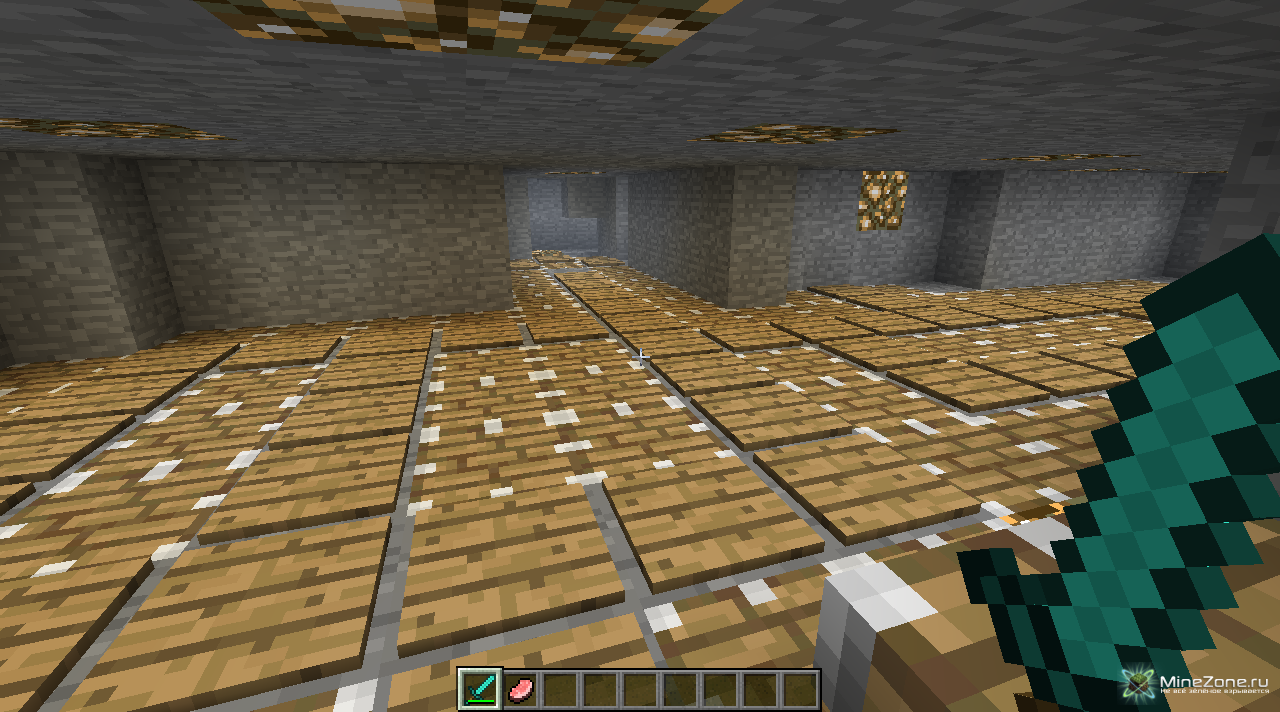The image size is (1280, 712).
Task: Select the diamond sword hotbar slot
Action: coord(479,690)
